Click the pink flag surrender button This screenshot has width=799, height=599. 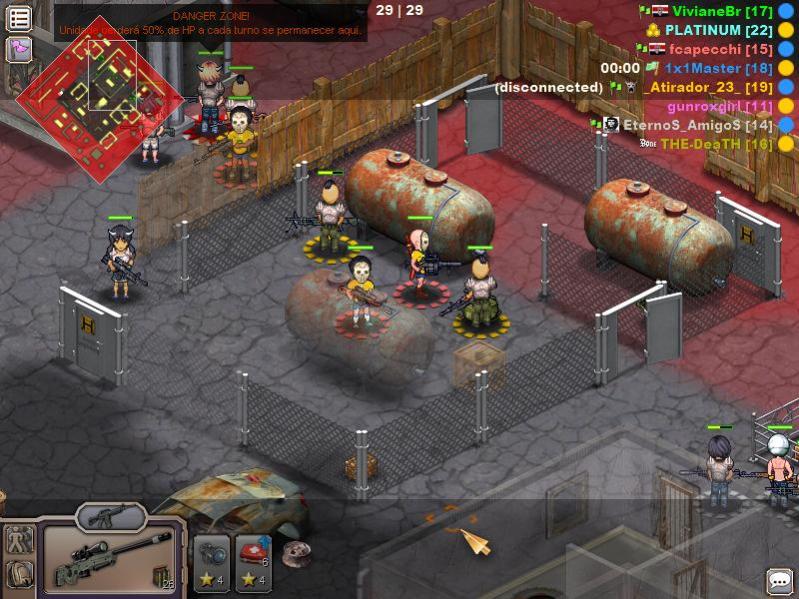pyautogui.click(x=20, y=49)
